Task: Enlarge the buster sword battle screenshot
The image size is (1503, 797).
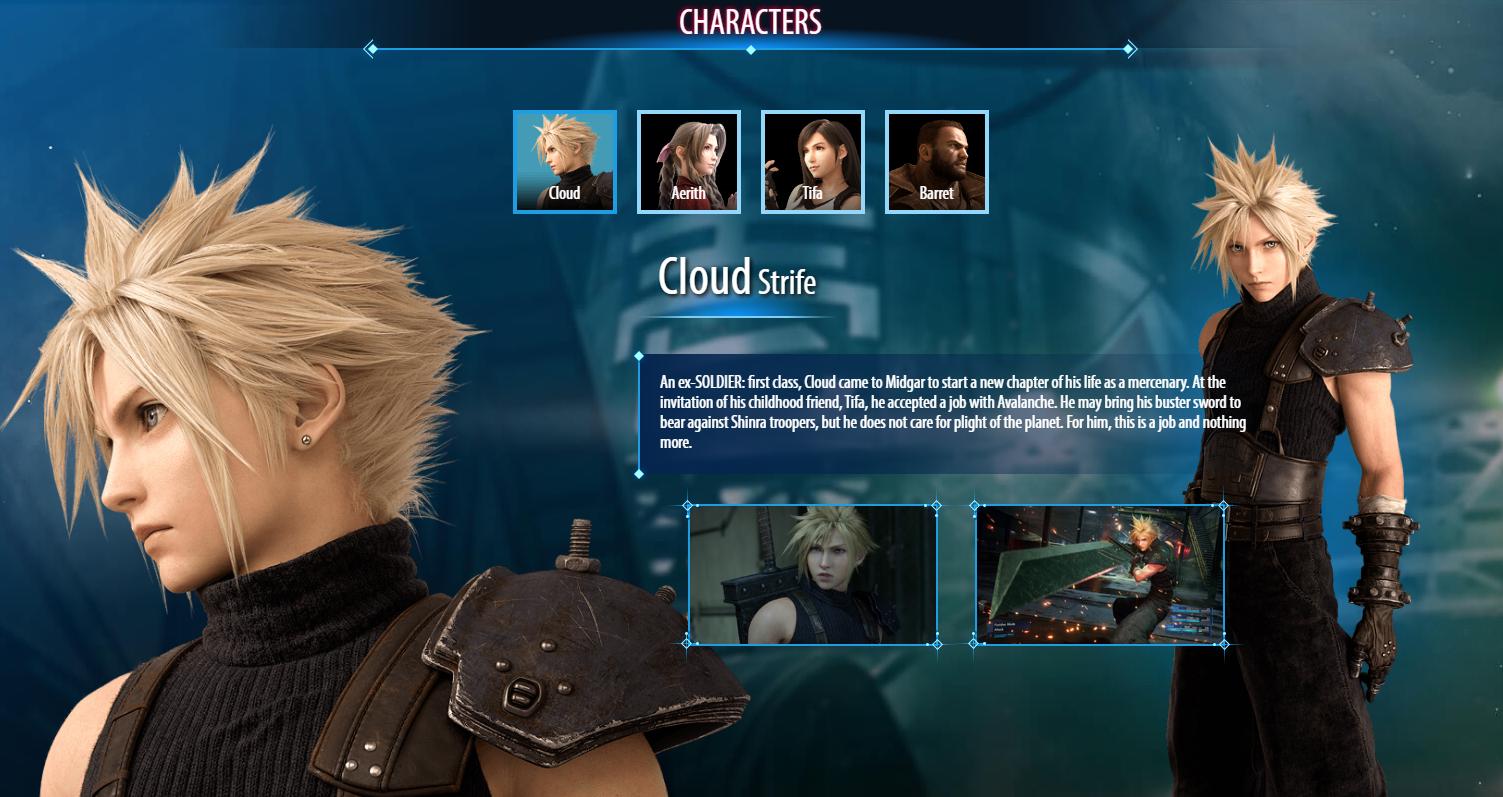Action: (x=1099, y=575)
